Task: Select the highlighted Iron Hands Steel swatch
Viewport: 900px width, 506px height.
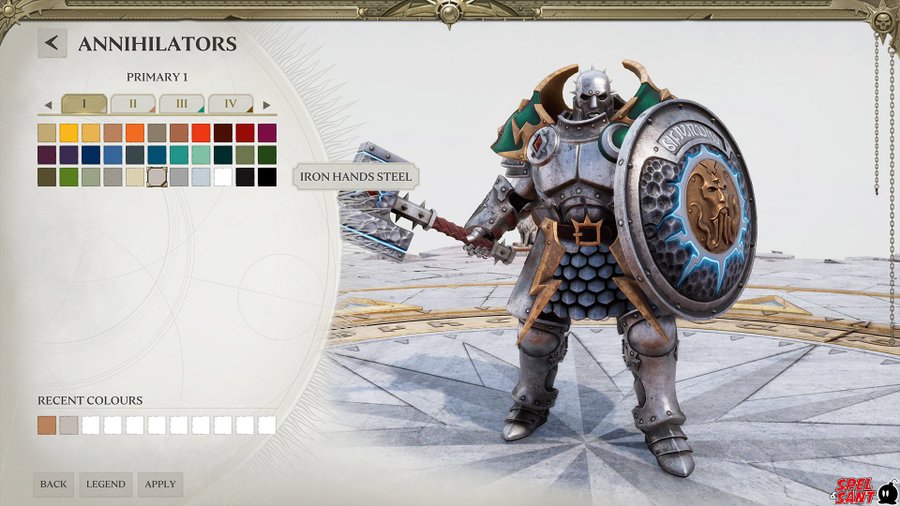Action: [157, 177]
